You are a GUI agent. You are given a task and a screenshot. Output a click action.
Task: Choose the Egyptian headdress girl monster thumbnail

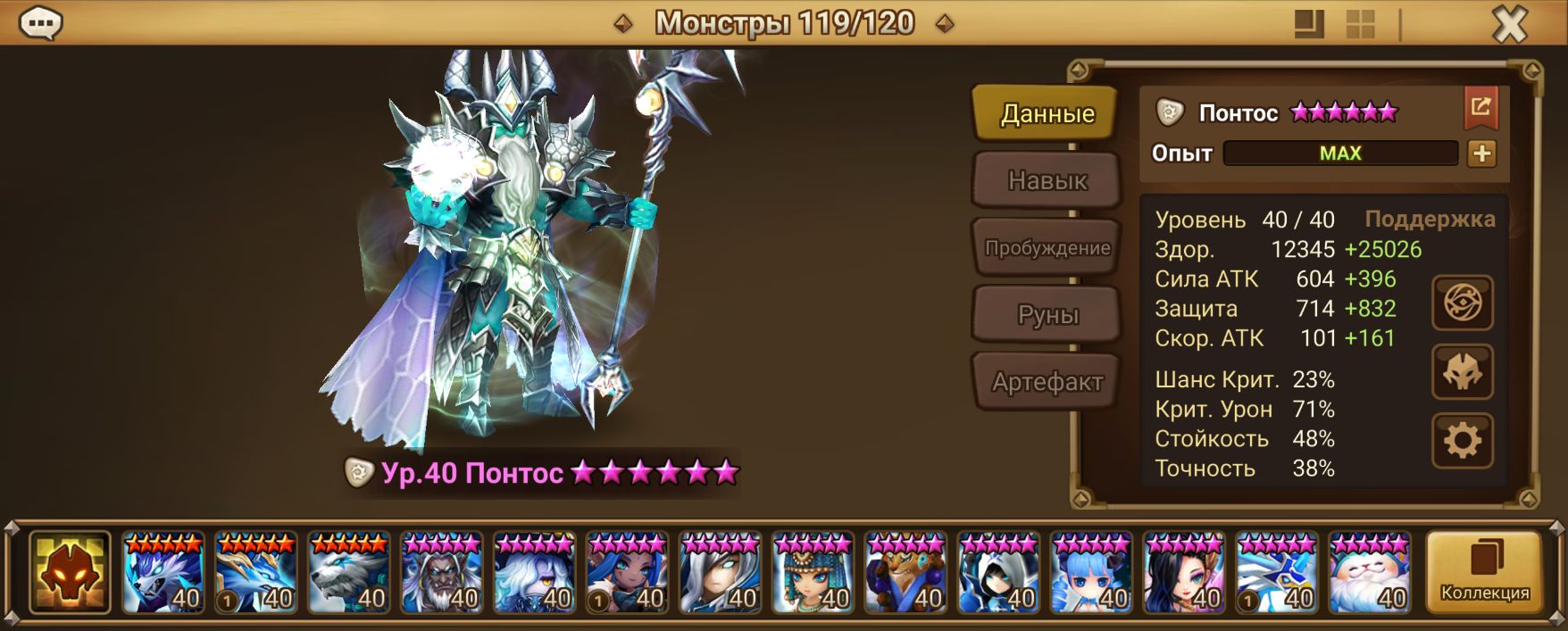coord(813,573)
